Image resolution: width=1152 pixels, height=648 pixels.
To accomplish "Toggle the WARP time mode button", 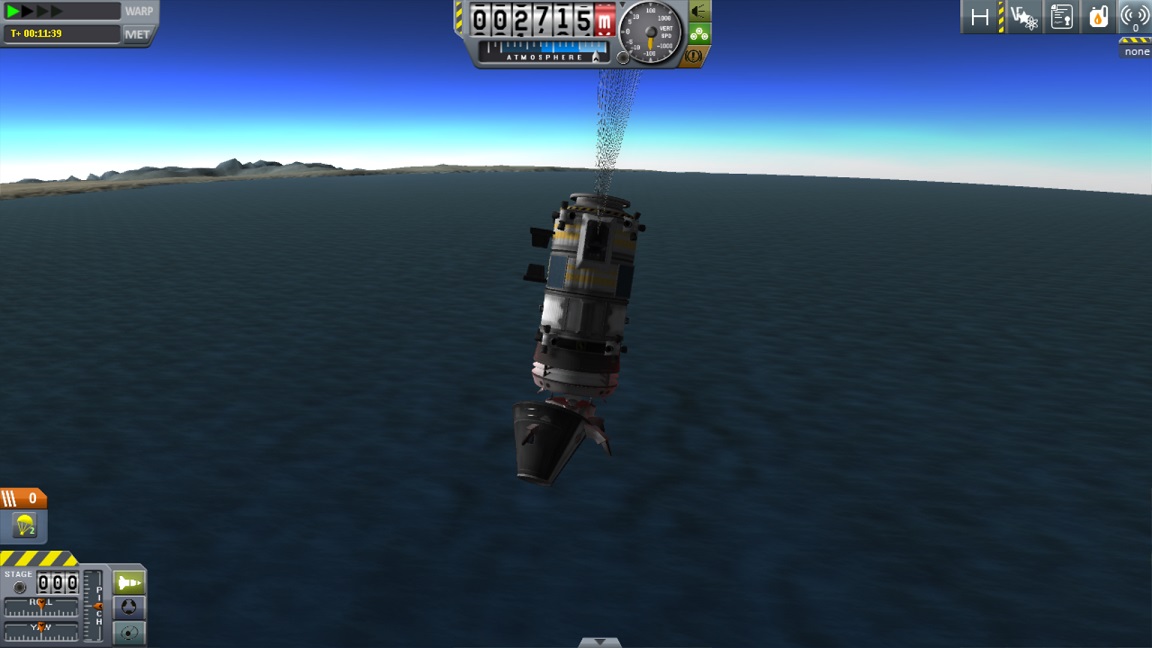I will [x=138, y=11].
